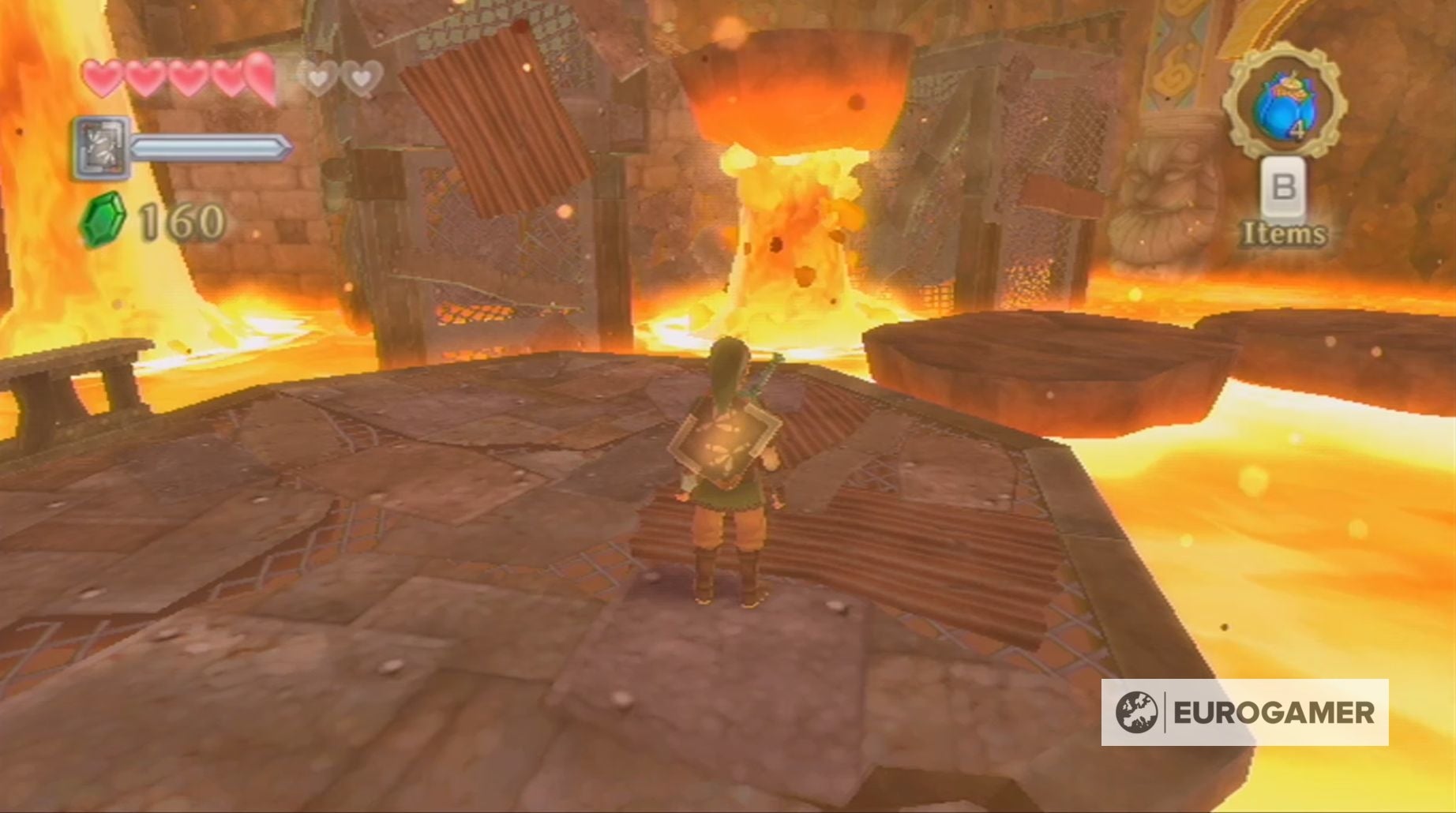The width and height of the screenshot is (1456, 813).
Task: Select the Items label under the B button
Action: coord(1285,233)
